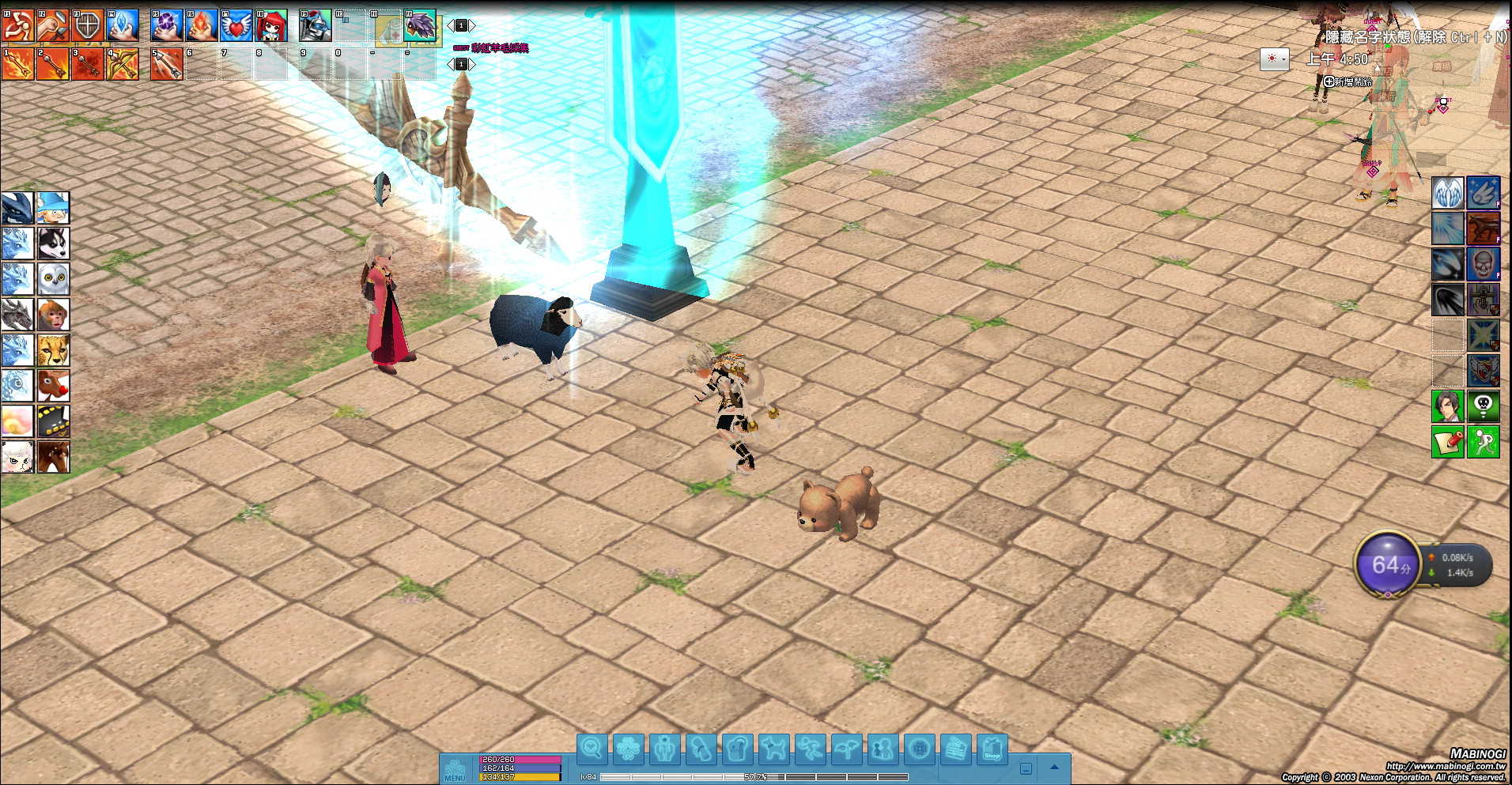The height and width of the screenshot is (785, 1512).
Task: Open the friends list two-people button
Action: (x=883, y=748)
